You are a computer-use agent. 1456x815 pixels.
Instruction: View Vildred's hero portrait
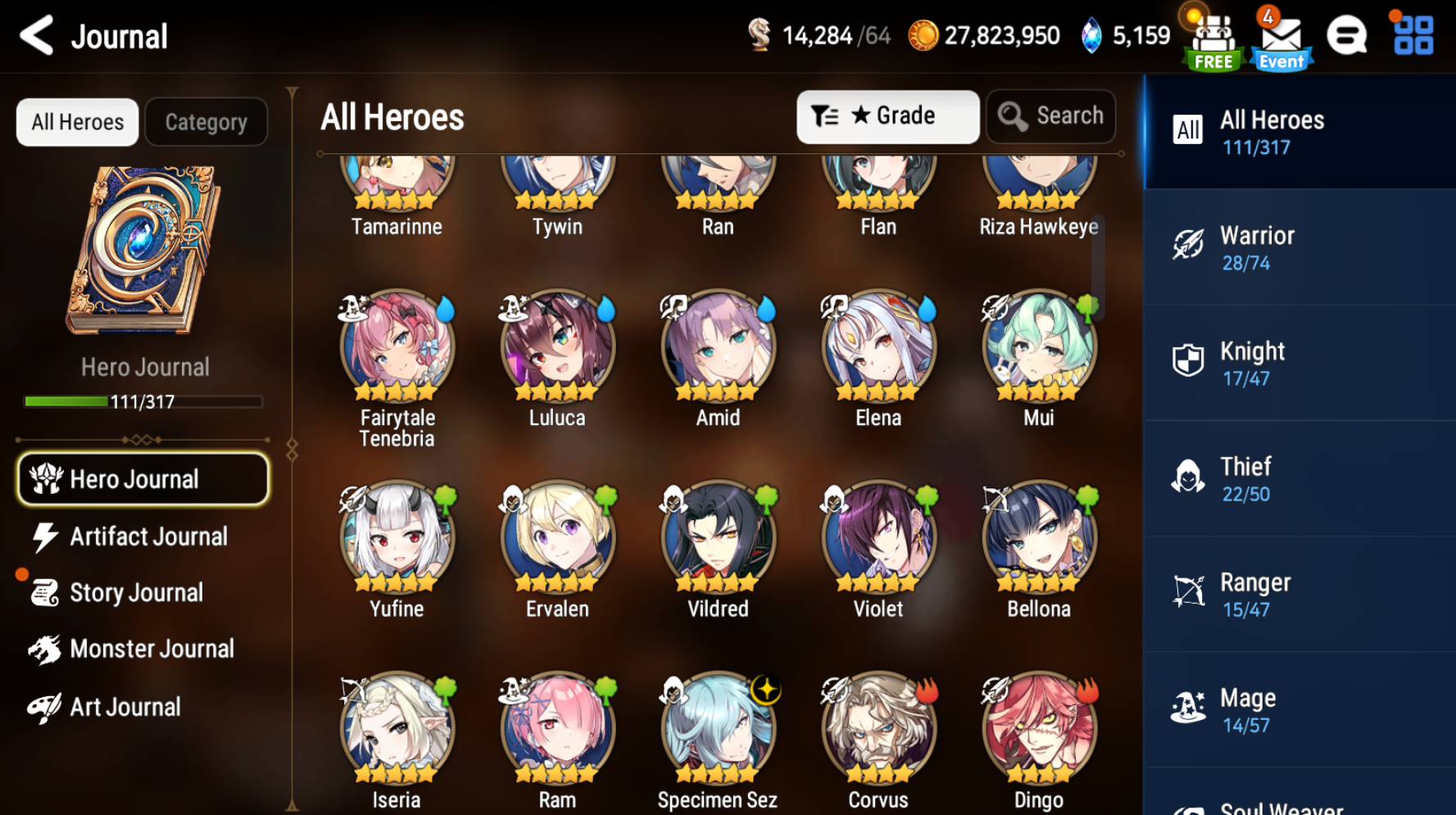coord(716,537)
